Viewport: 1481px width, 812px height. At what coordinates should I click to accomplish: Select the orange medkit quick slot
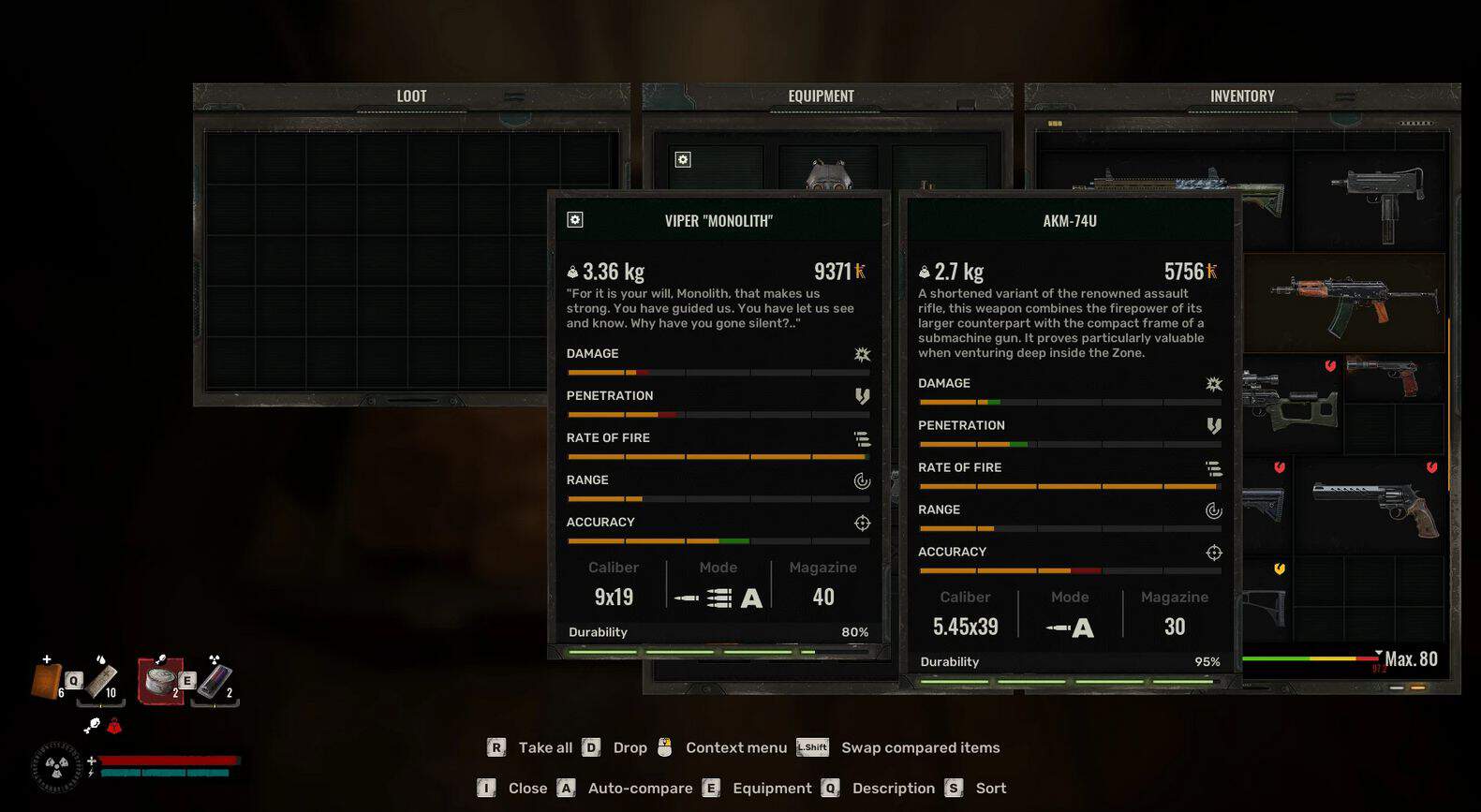click(x=47, y=680)
